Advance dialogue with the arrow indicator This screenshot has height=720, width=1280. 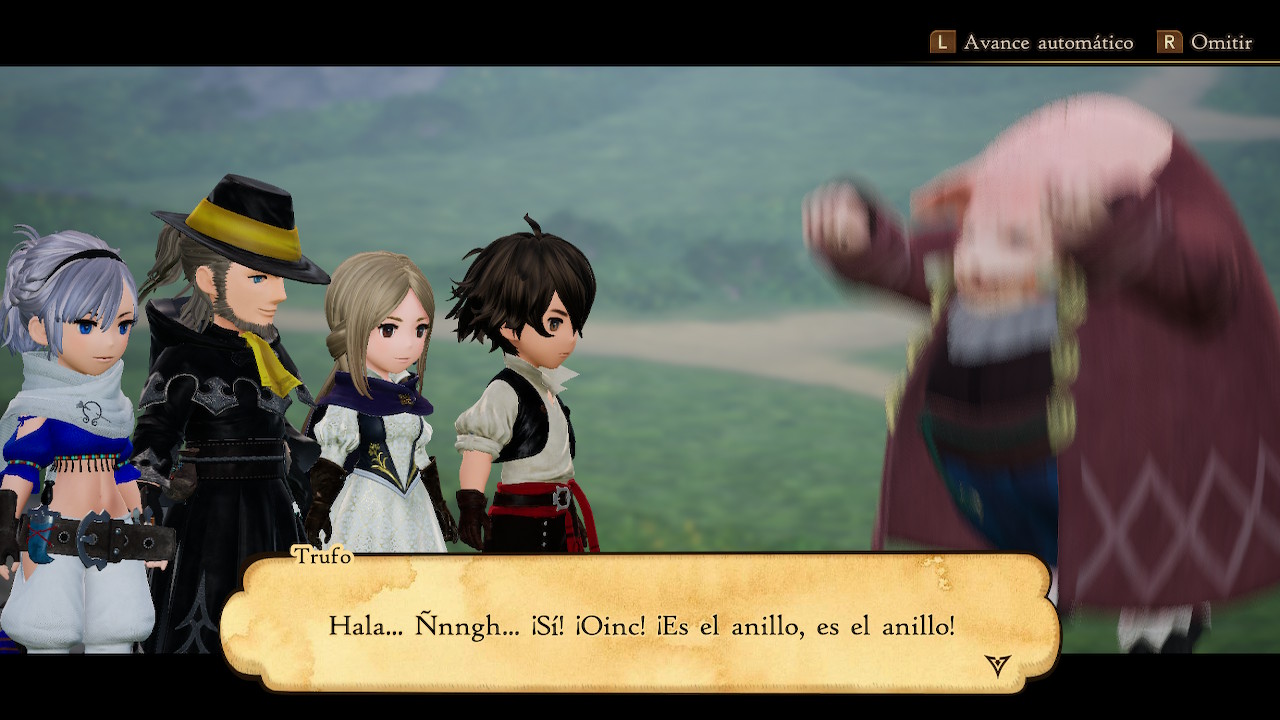[997, 665]
